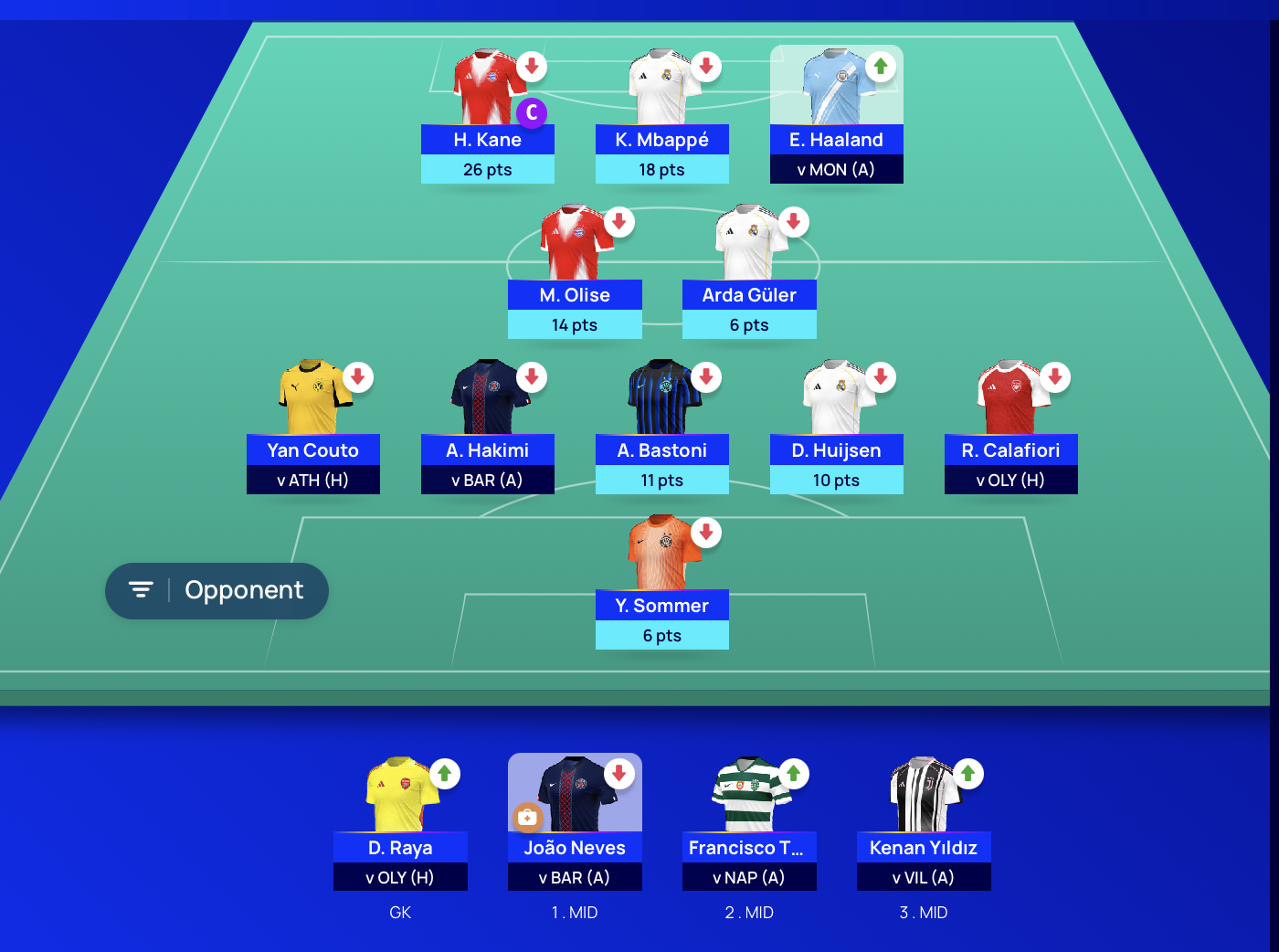This screenshot has height=952, width=1279.
Task: Open the Opponent filter button
Action: click(217, 591)
